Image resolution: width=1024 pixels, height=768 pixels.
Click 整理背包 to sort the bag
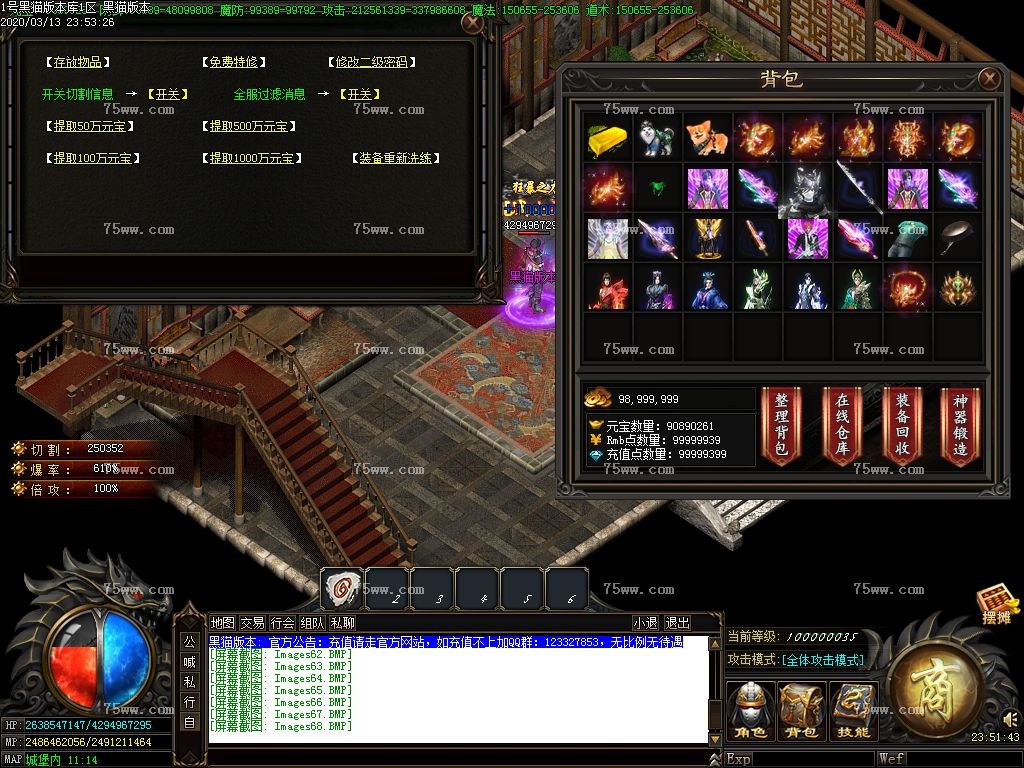(781, 424)
